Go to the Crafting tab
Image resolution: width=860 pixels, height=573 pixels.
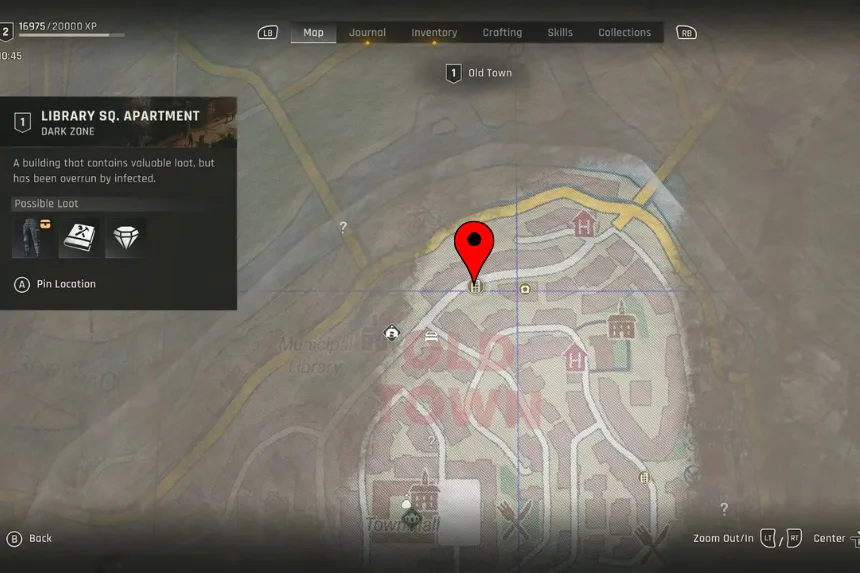point(502,33)
